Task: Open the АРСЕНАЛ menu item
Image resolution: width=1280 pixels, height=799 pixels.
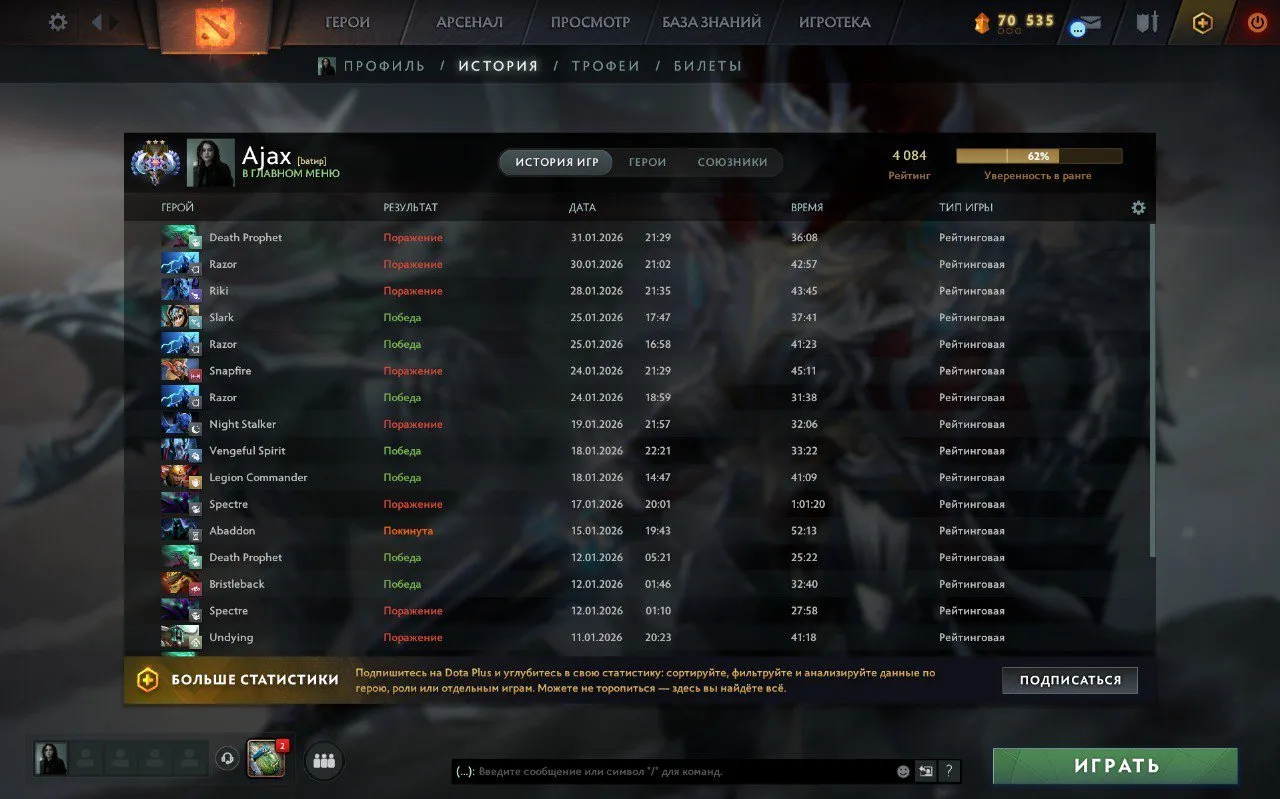Action: (x=467, y=22)
